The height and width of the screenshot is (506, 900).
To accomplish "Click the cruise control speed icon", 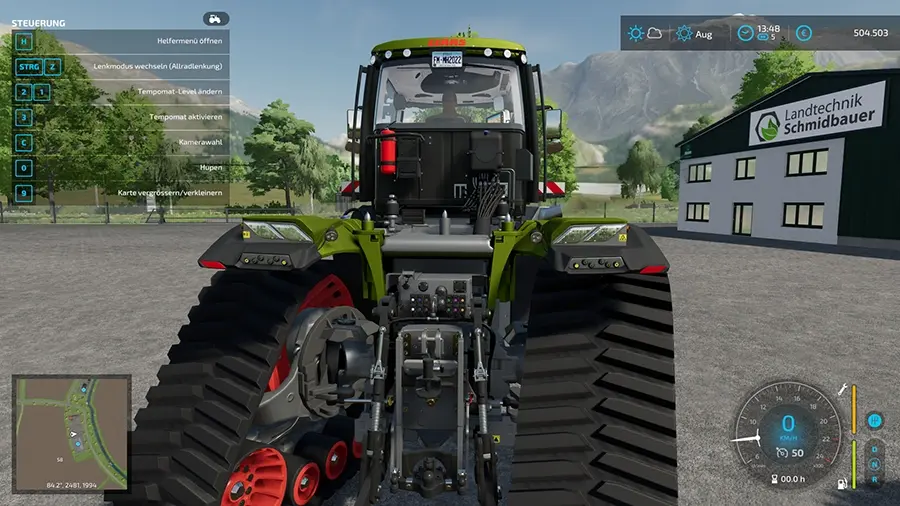I will [782, 453].
